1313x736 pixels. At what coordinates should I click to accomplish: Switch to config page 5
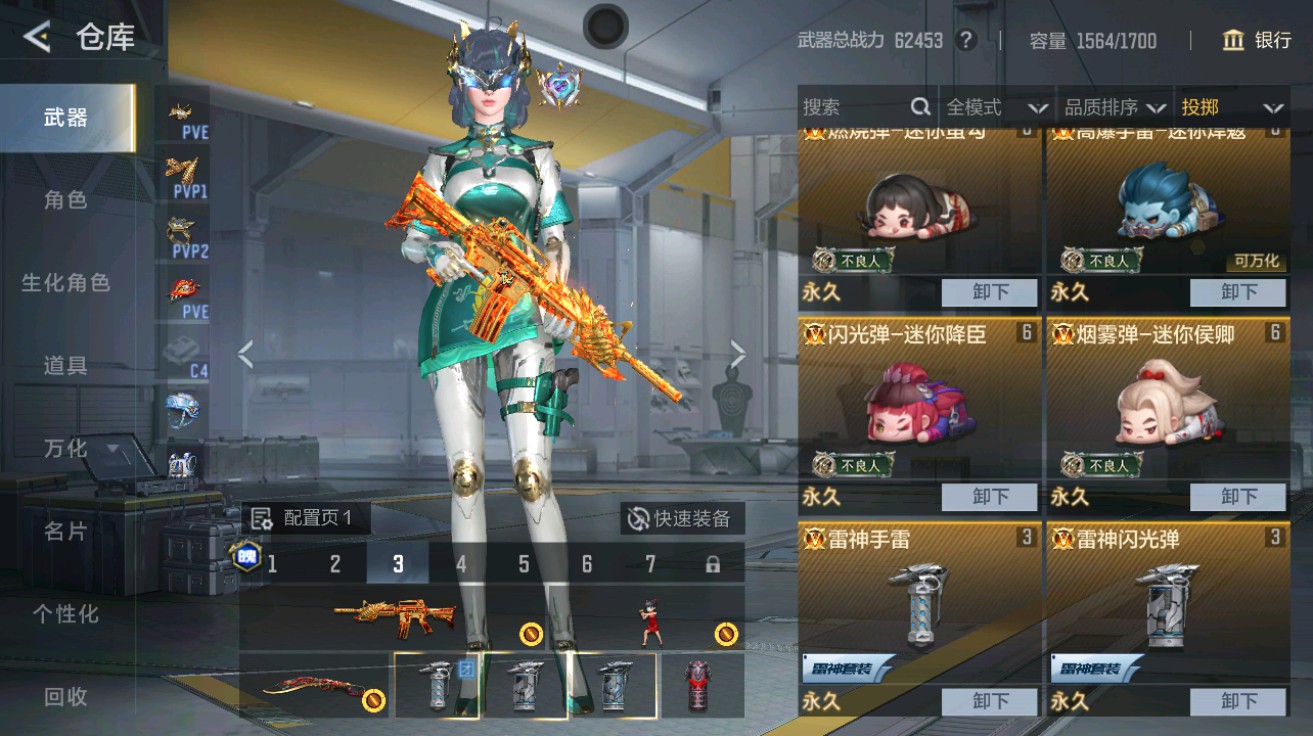tap(521, 563)
